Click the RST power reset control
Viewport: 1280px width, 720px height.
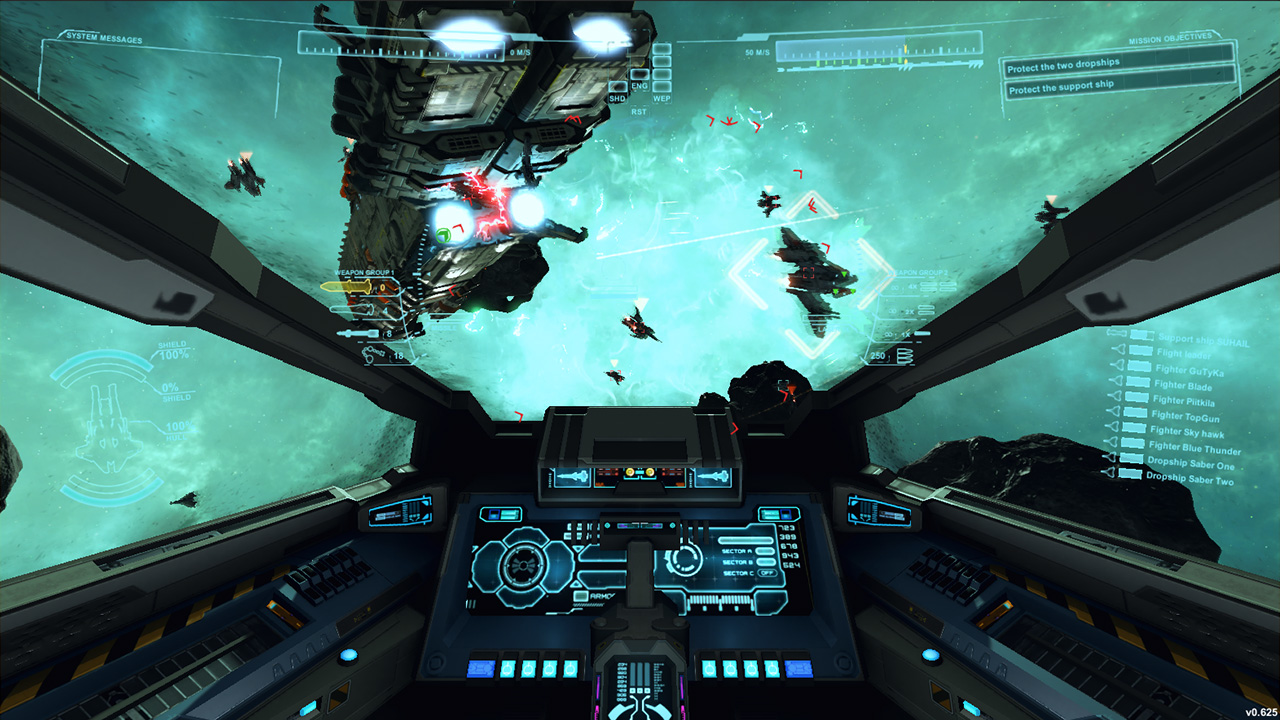pos(639,111)
